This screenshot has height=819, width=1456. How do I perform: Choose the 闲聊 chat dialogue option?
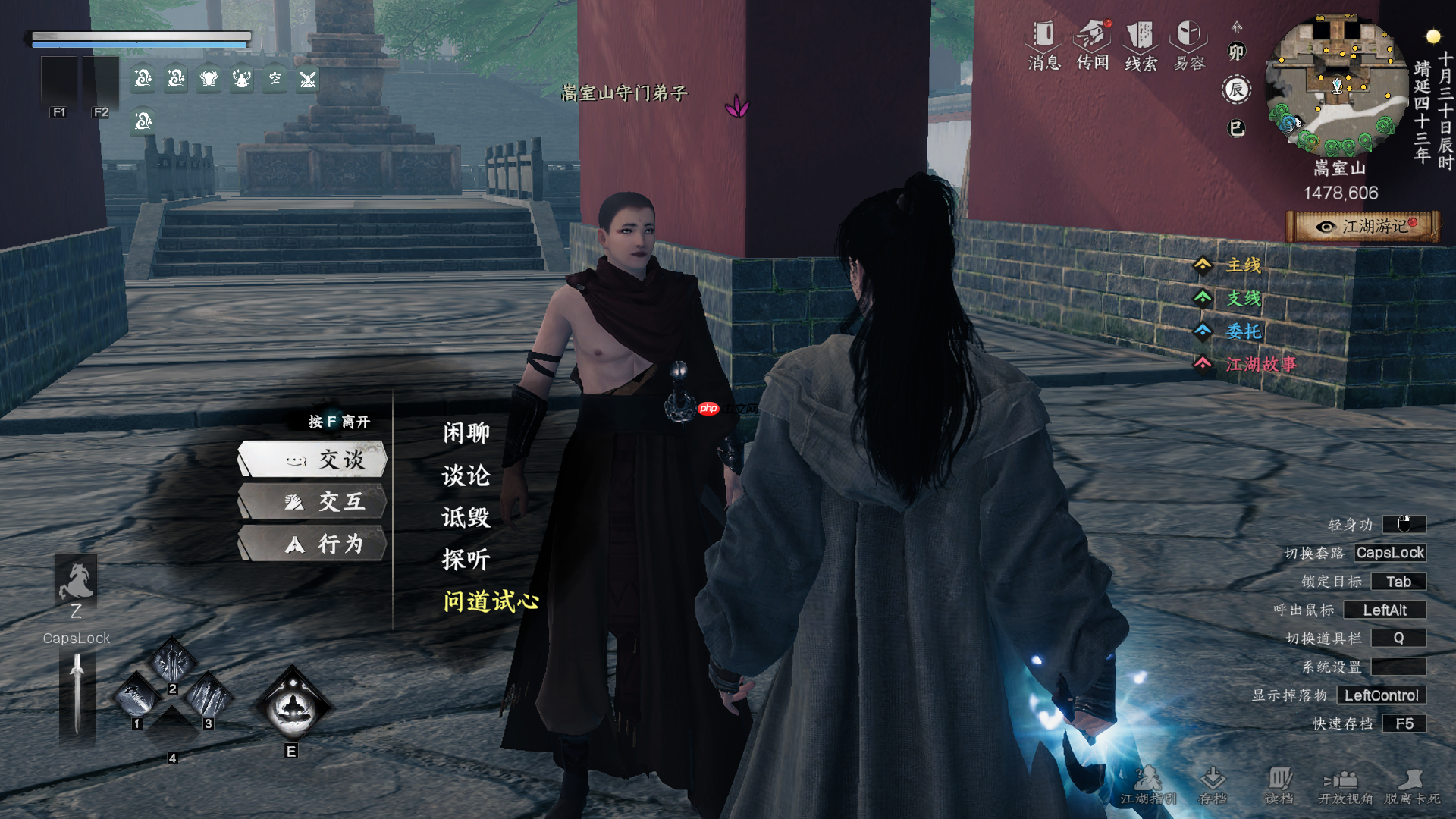pos(466,433)
